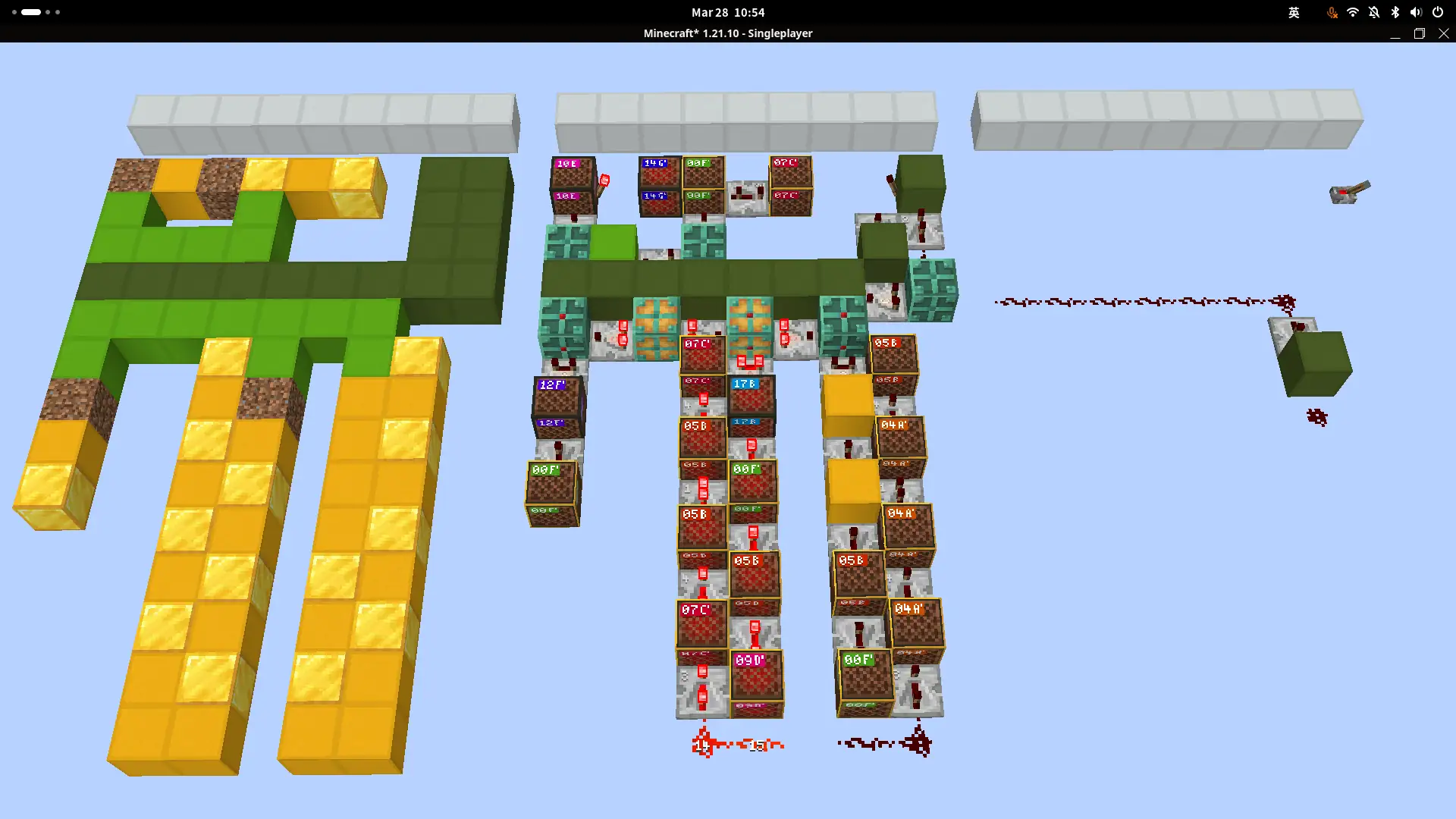Click the orange muted microphone indicator
Image resolution: width=1456 pixels, height=819 pixels.
click(1332, 12)
